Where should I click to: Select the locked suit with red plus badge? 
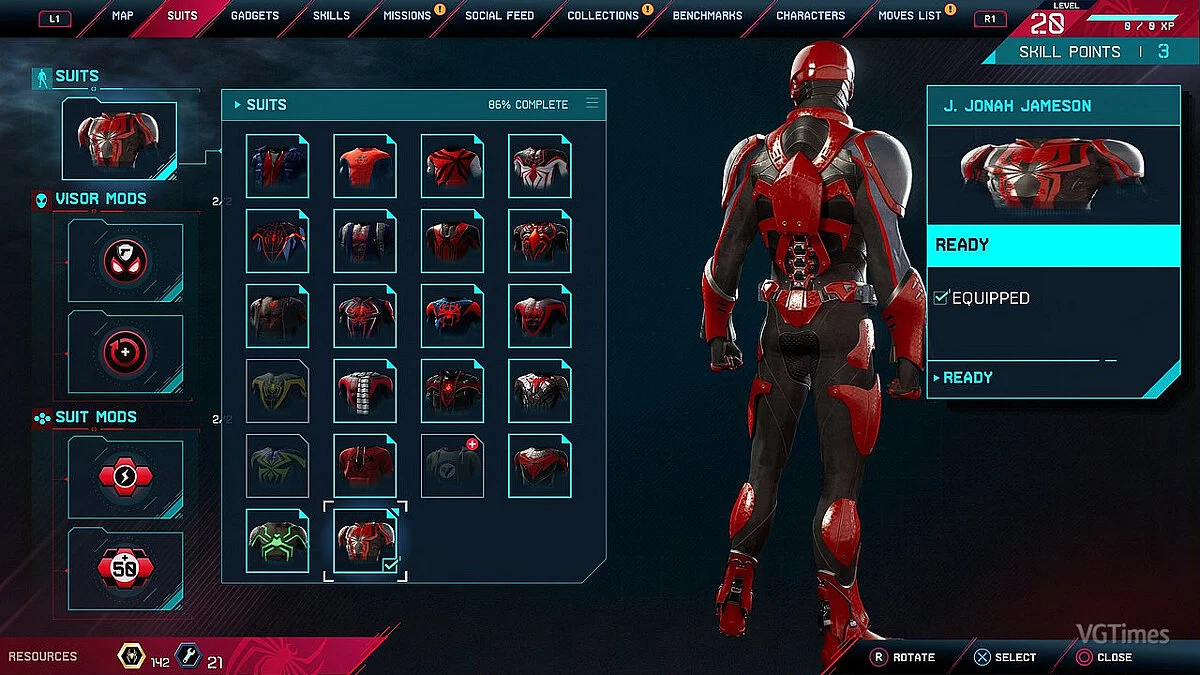pyautogui.click(x=452, y=466)
